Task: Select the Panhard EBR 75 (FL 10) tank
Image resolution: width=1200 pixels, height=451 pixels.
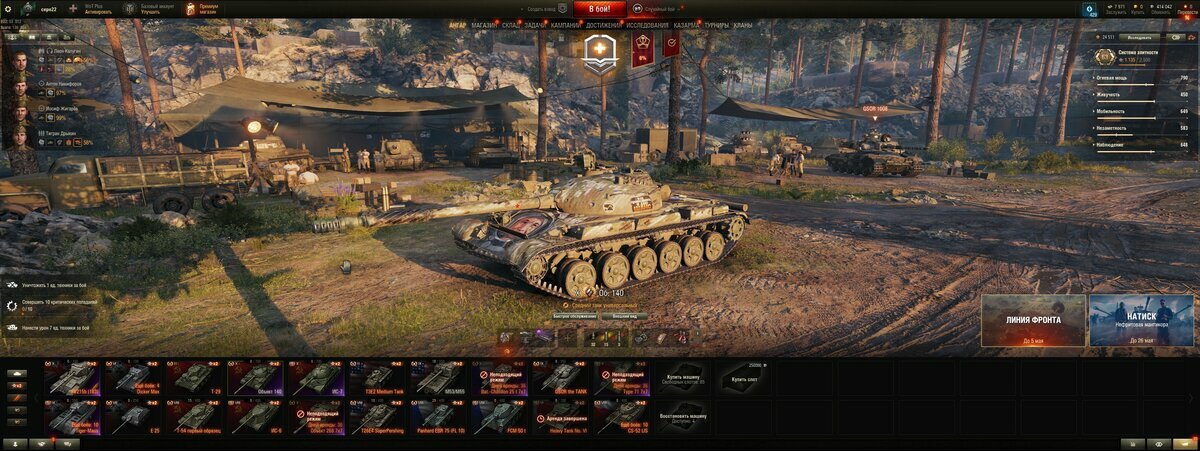Action: coord(440,416)
